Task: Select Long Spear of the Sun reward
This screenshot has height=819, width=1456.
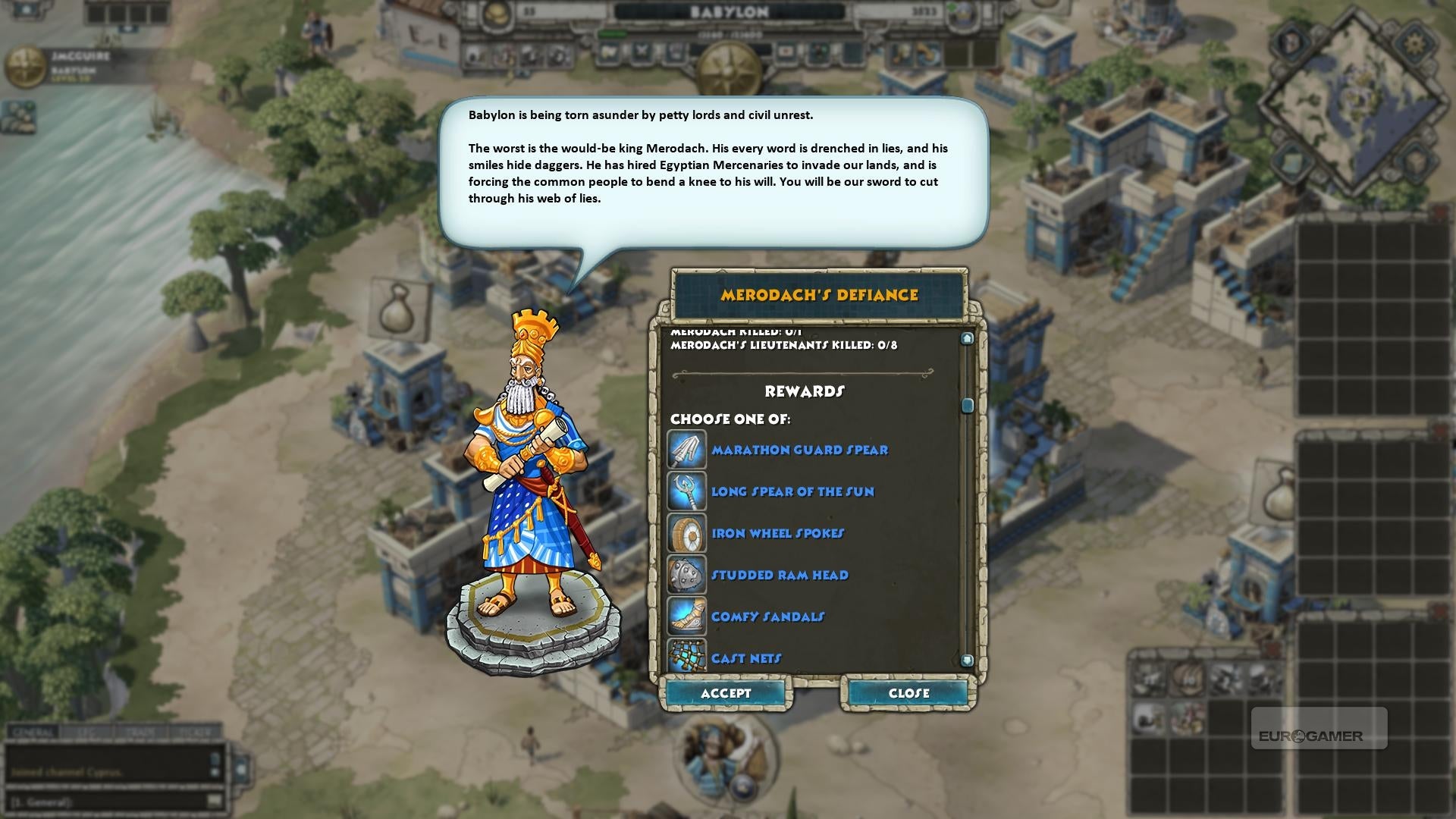Action: point(792,491)
